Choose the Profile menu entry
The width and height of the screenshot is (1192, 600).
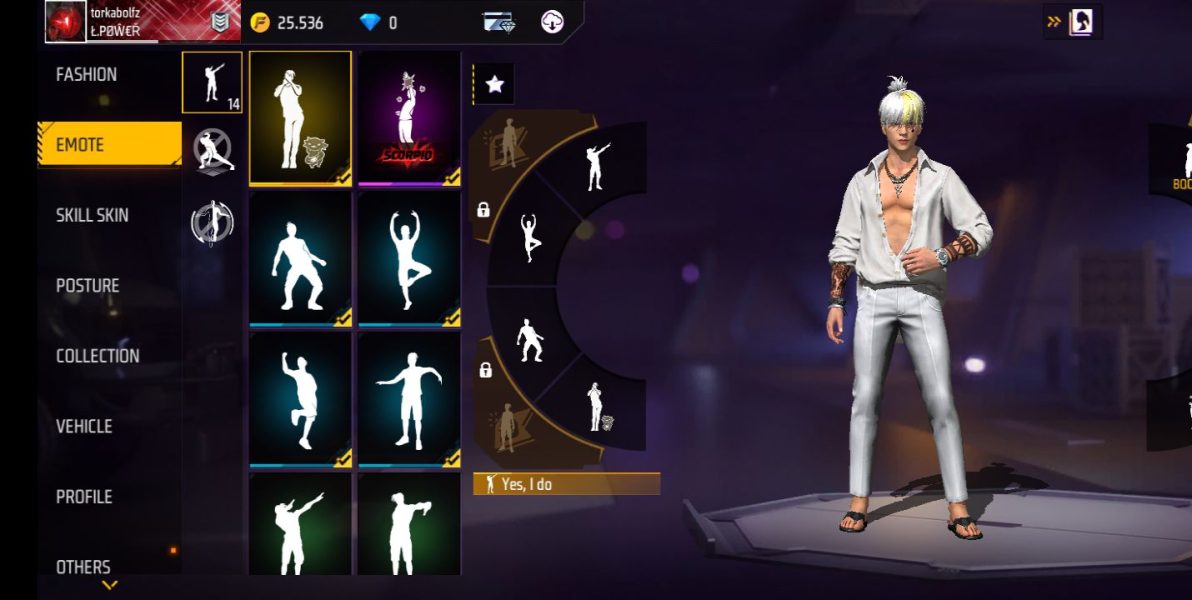click(84, 497)
